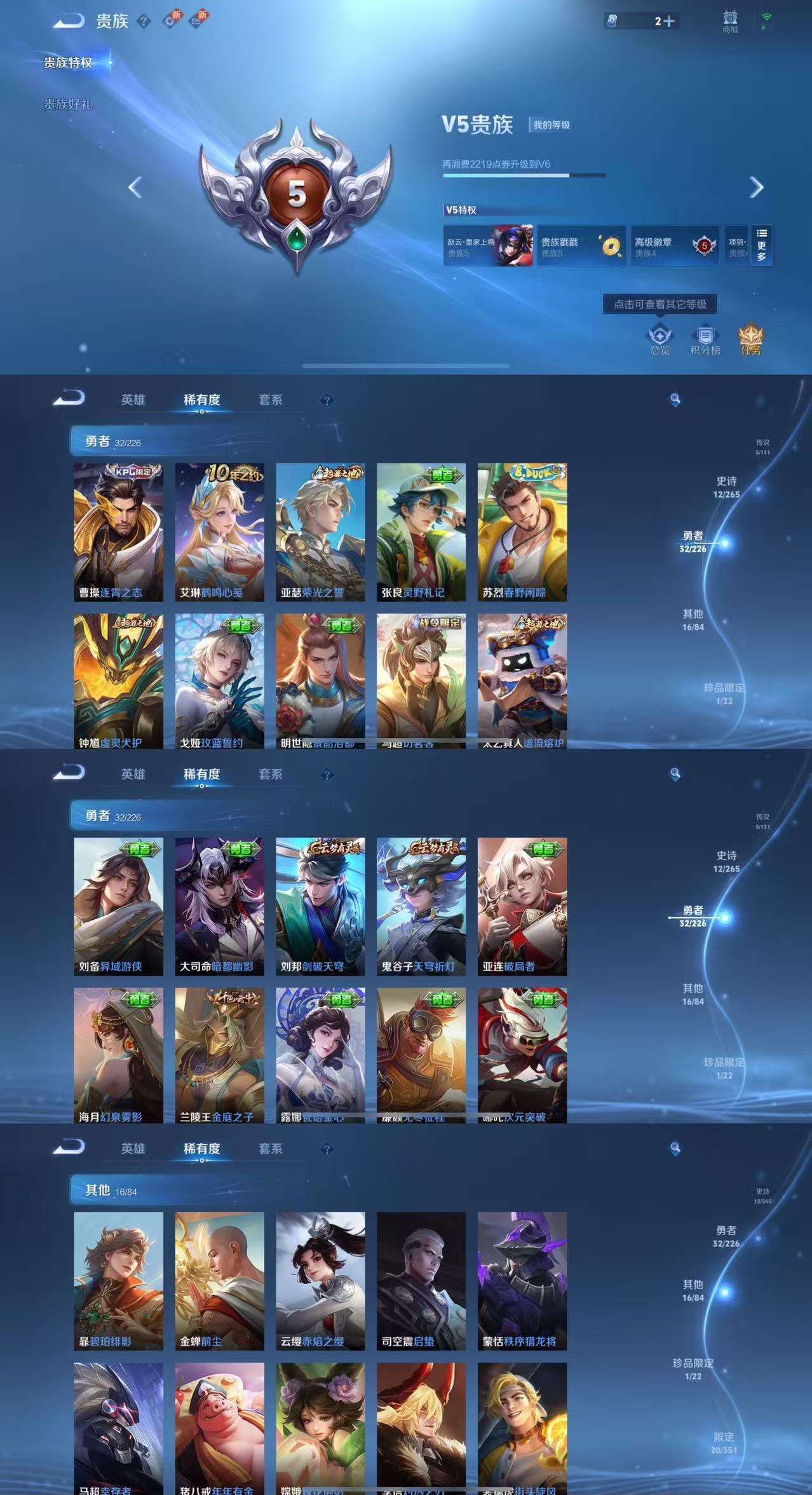
Task: Pick the 艾琳 鹤鸣心笺 skin card
Action: [219, 532]
